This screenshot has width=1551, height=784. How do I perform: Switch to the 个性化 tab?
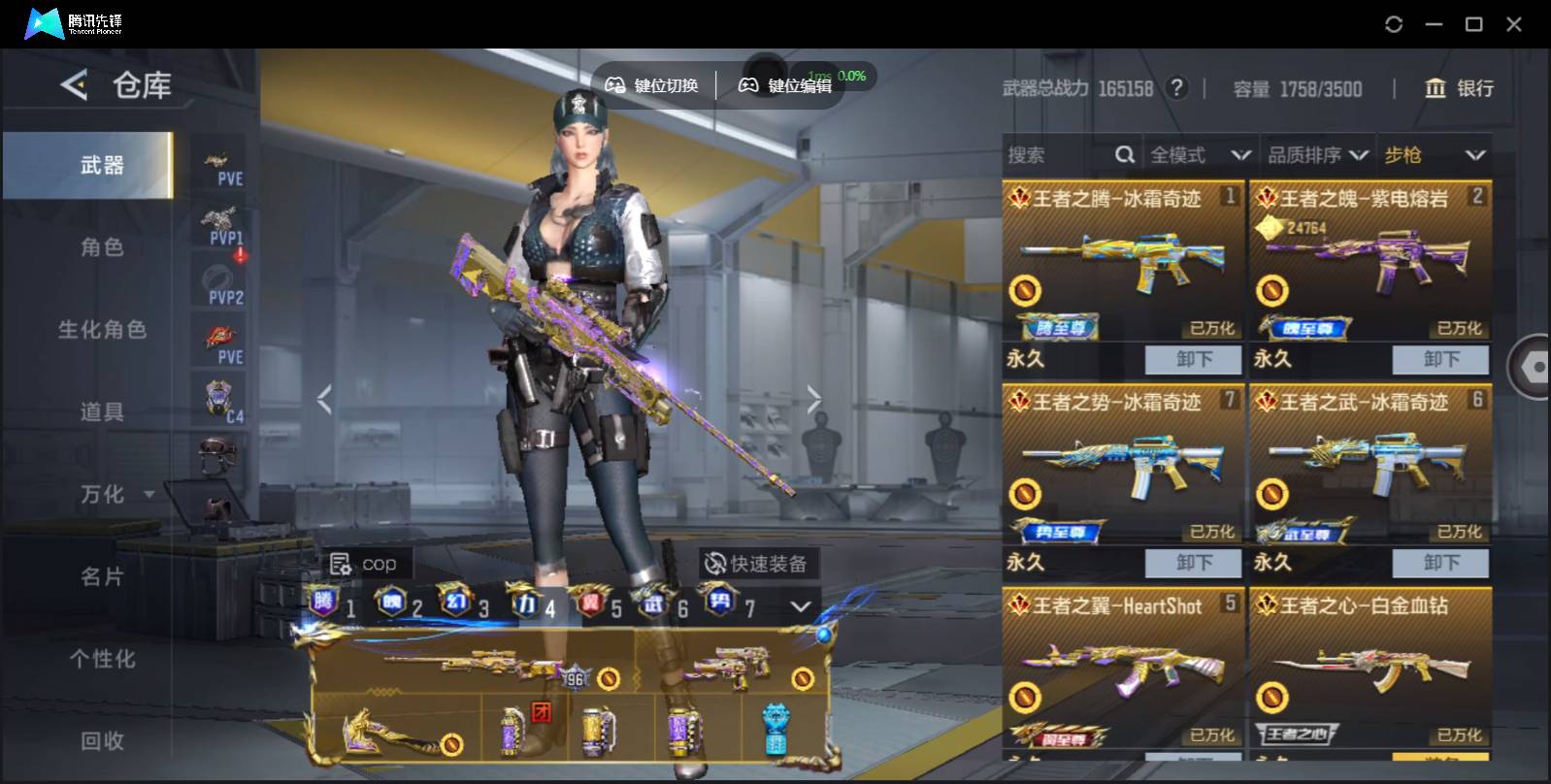tap(102, 659)
